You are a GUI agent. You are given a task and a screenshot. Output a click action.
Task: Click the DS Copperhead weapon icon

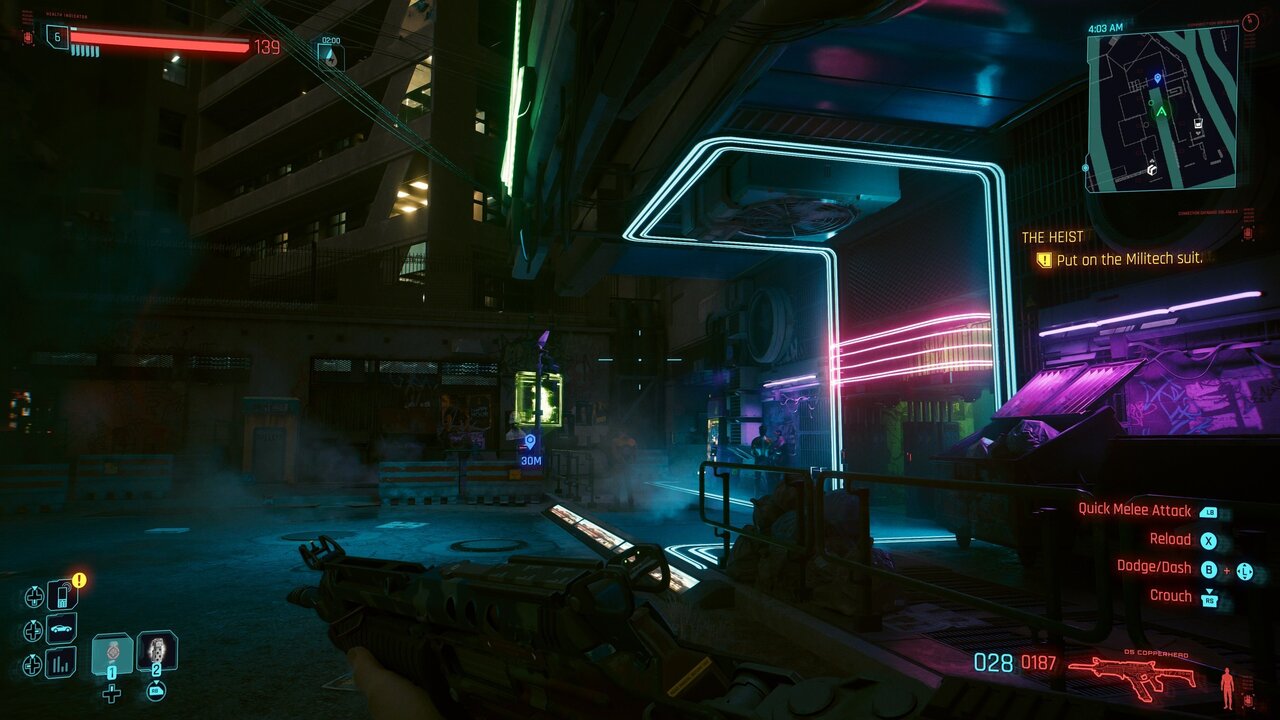click(1133, 673)
